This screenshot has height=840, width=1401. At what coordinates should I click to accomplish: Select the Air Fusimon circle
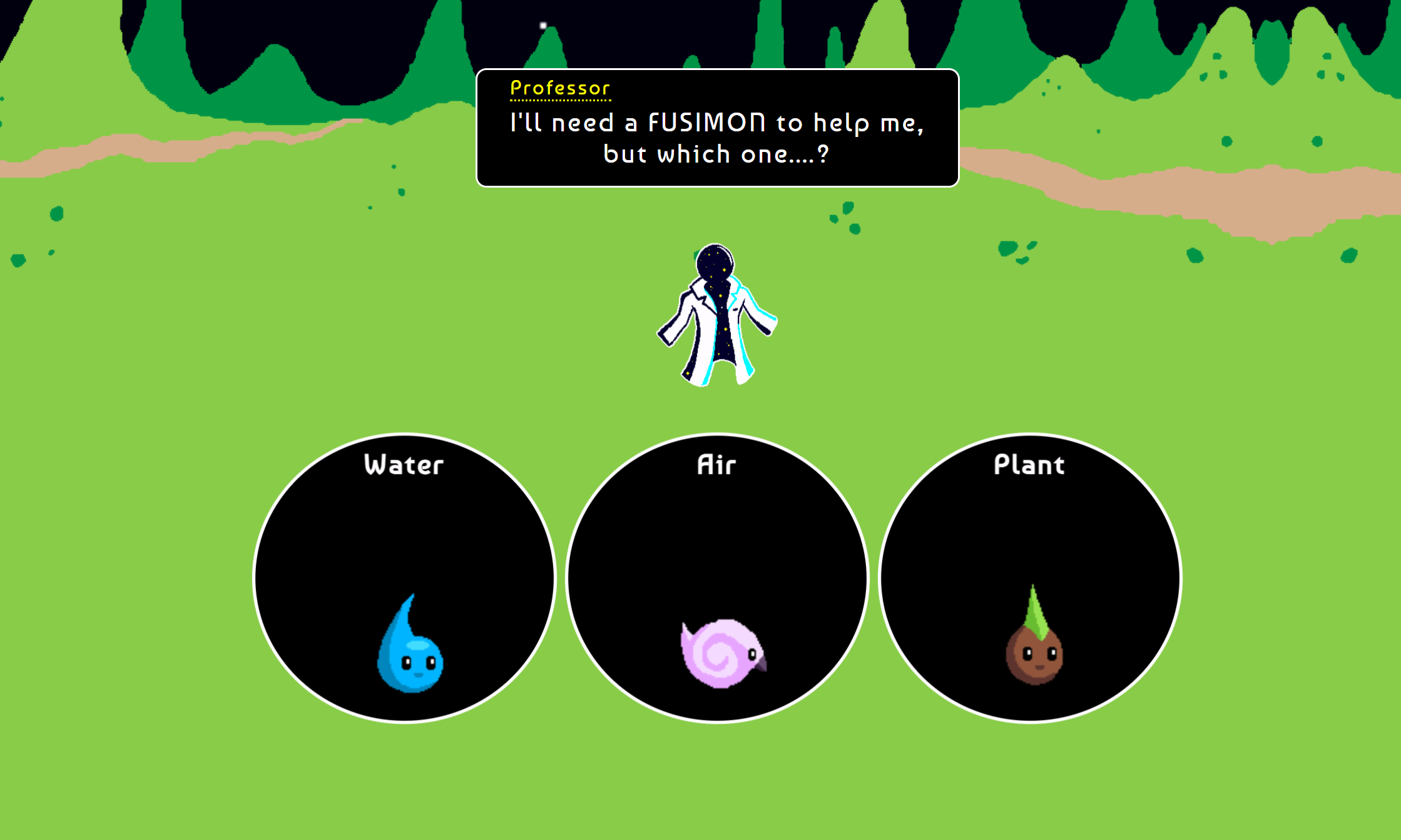[x=717, y=578]
